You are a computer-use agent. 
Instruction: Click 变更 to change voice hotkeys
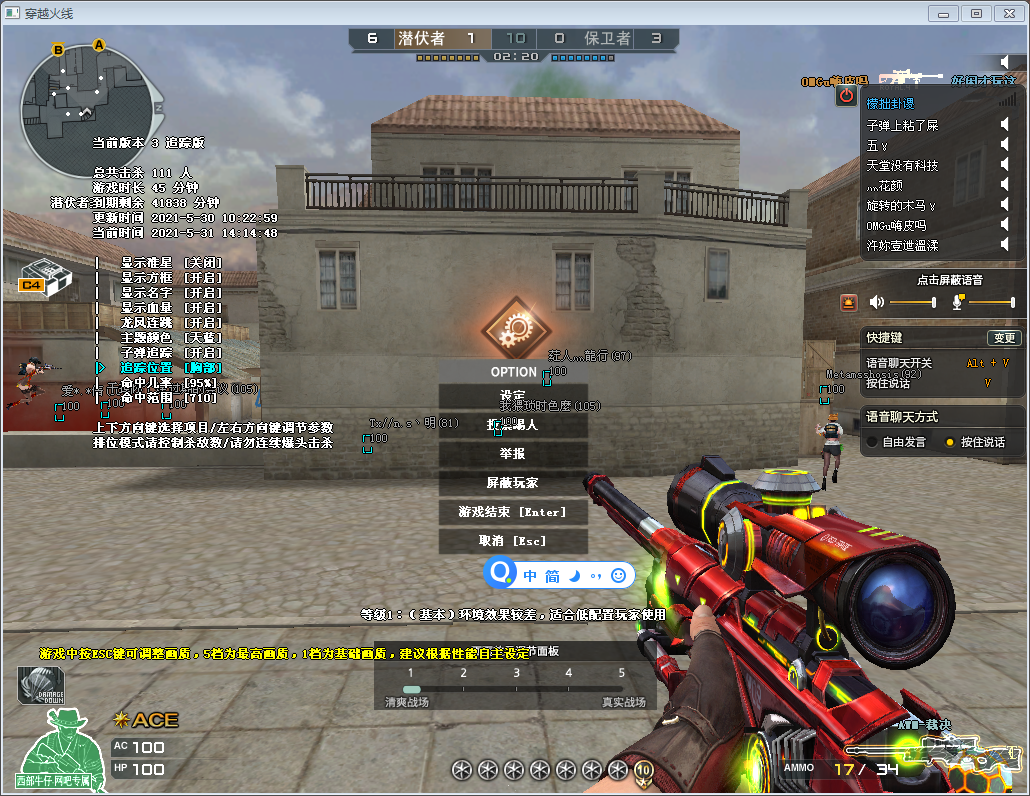(1003, 338)
